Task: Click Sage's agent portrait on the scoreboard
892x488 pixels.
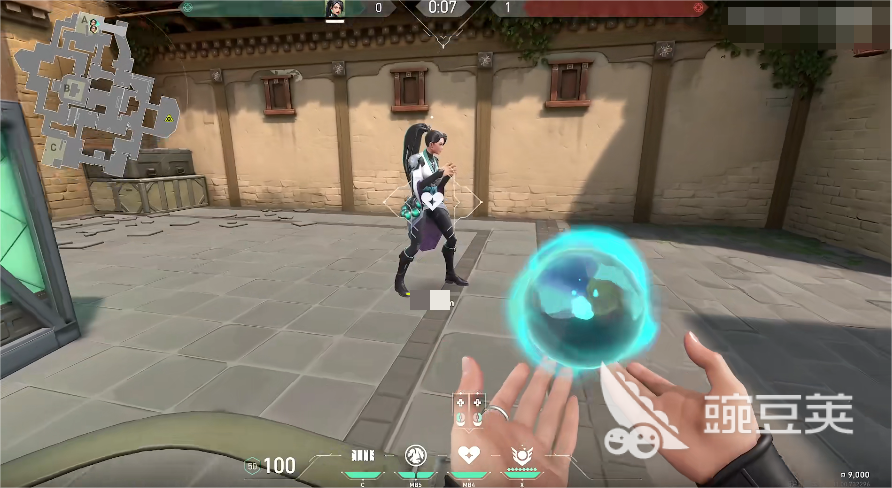Action: pos(334,8)
